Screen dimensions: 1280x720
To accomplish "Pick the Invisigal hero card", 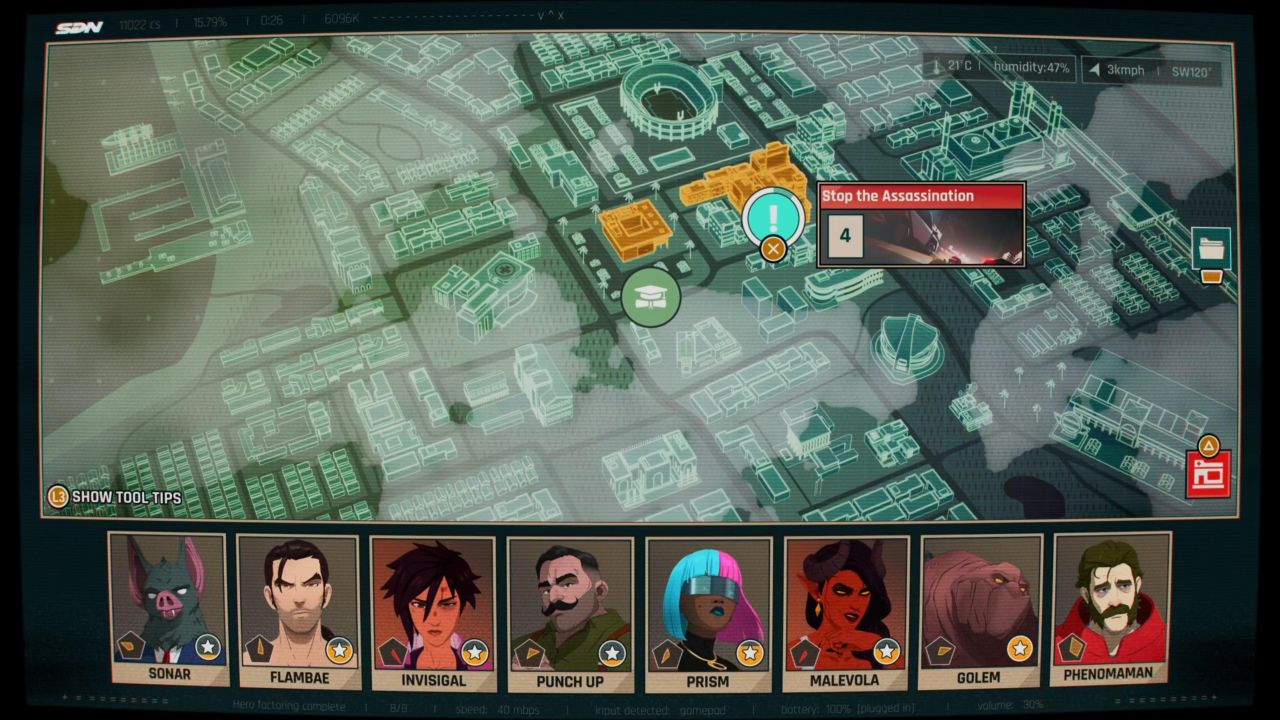I will (x=432, y=613).
